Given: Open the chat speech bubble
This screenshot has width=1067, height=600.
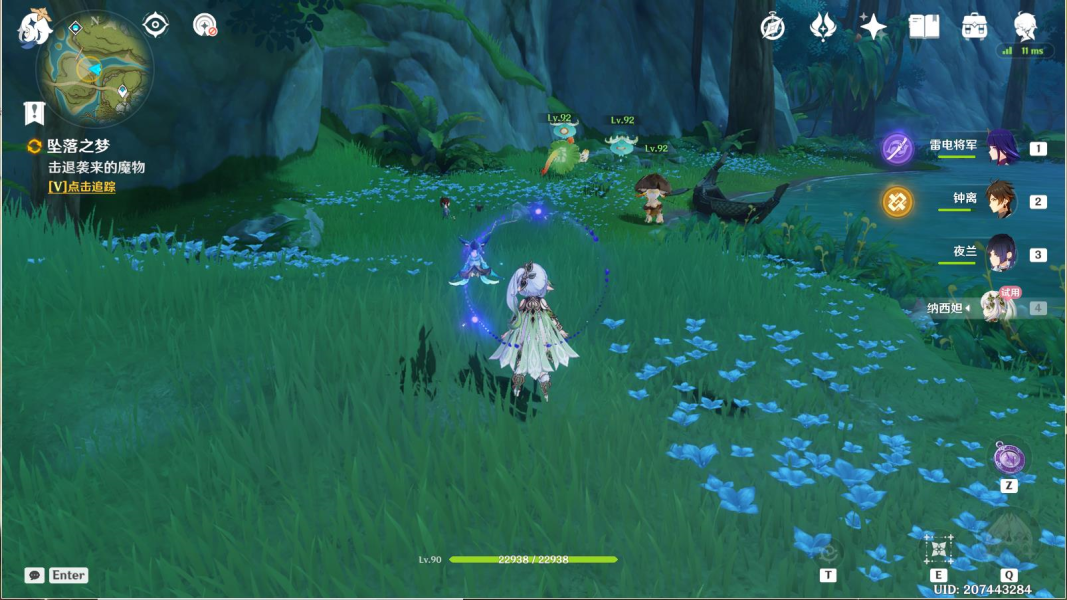Looking at the screenshot, I should pyautogui.click(x=35, y=575).
